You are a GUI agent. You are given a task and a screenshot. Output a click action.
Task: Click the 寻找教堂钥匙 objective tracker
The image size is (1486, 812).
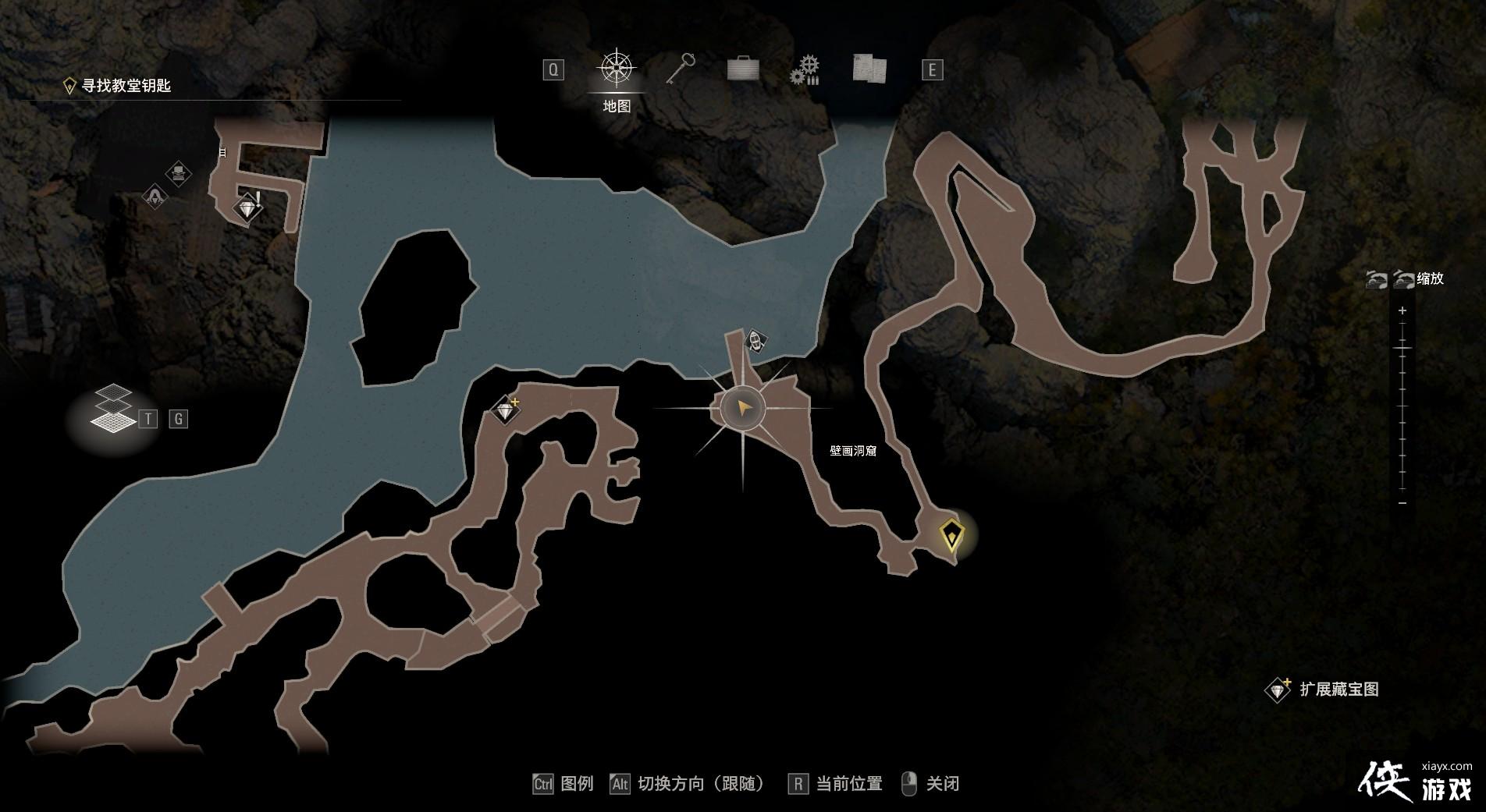point(126,86)
